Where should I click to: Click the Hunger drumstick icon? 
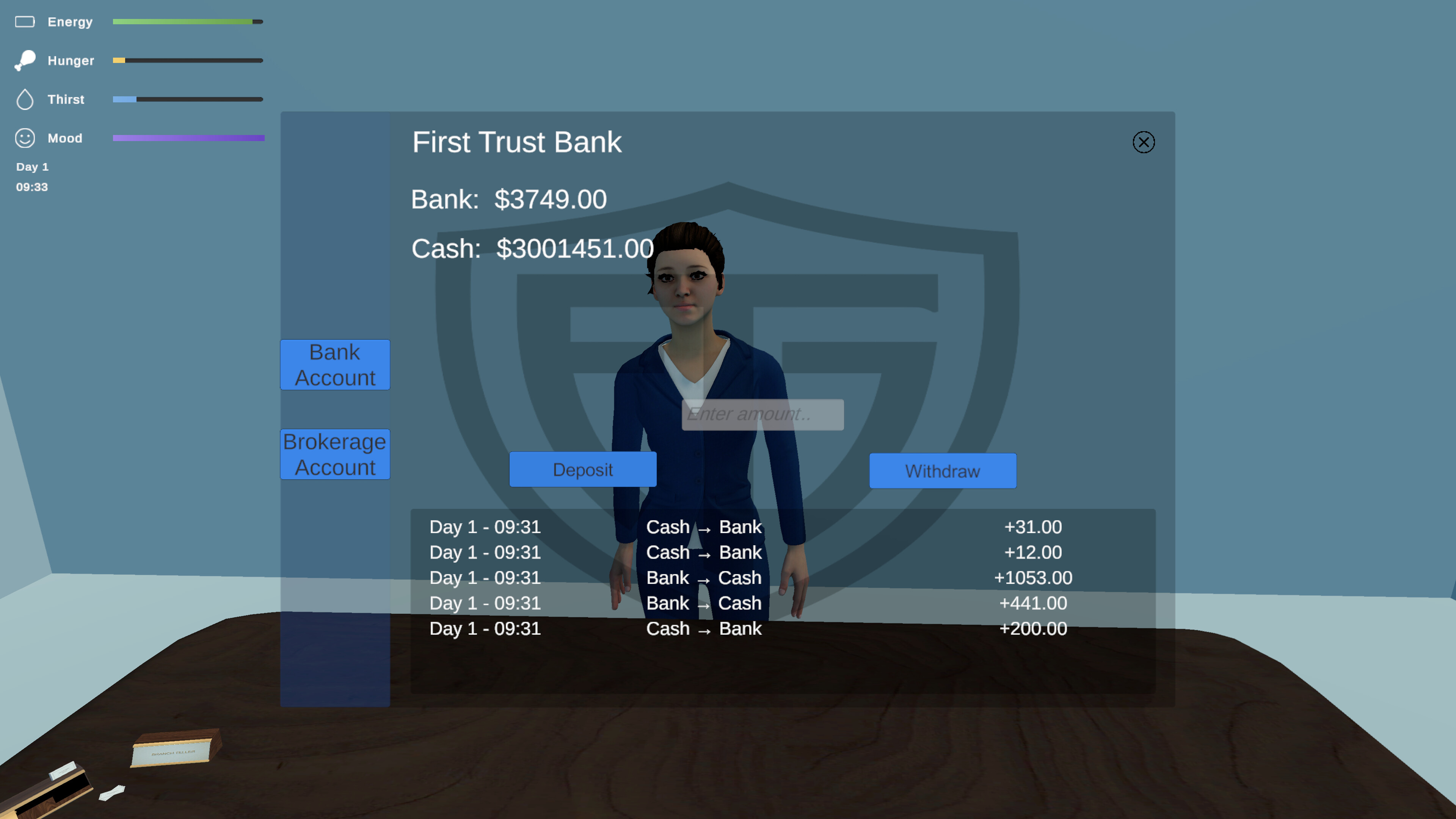coord(25,60)
